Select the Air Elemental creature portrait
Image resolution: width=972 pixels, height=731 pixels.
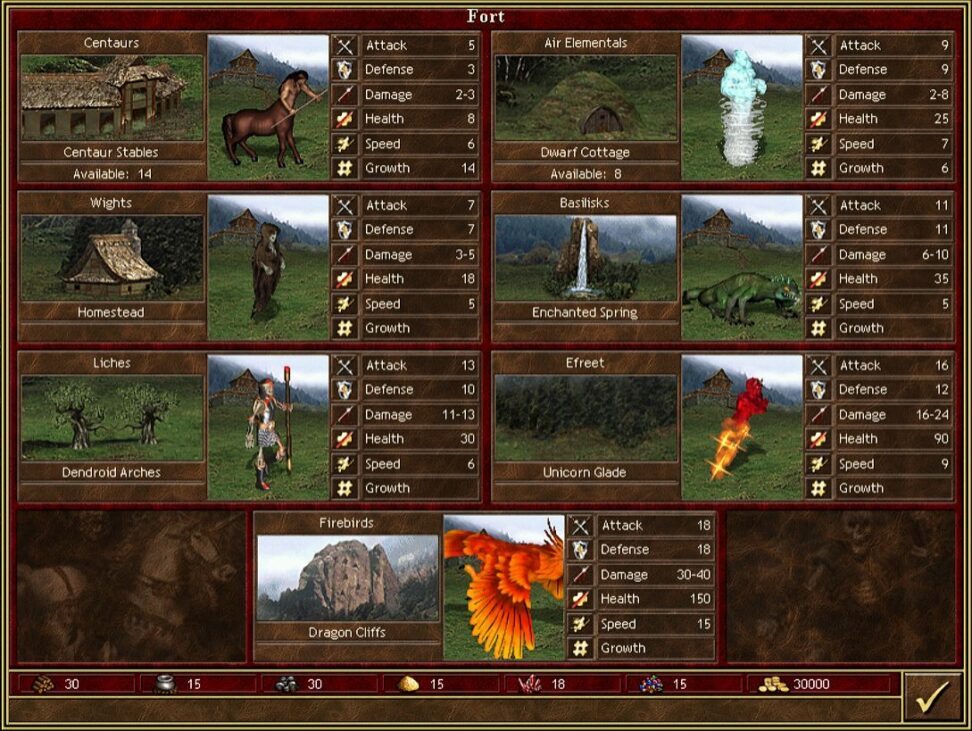[x=742, y=108]
